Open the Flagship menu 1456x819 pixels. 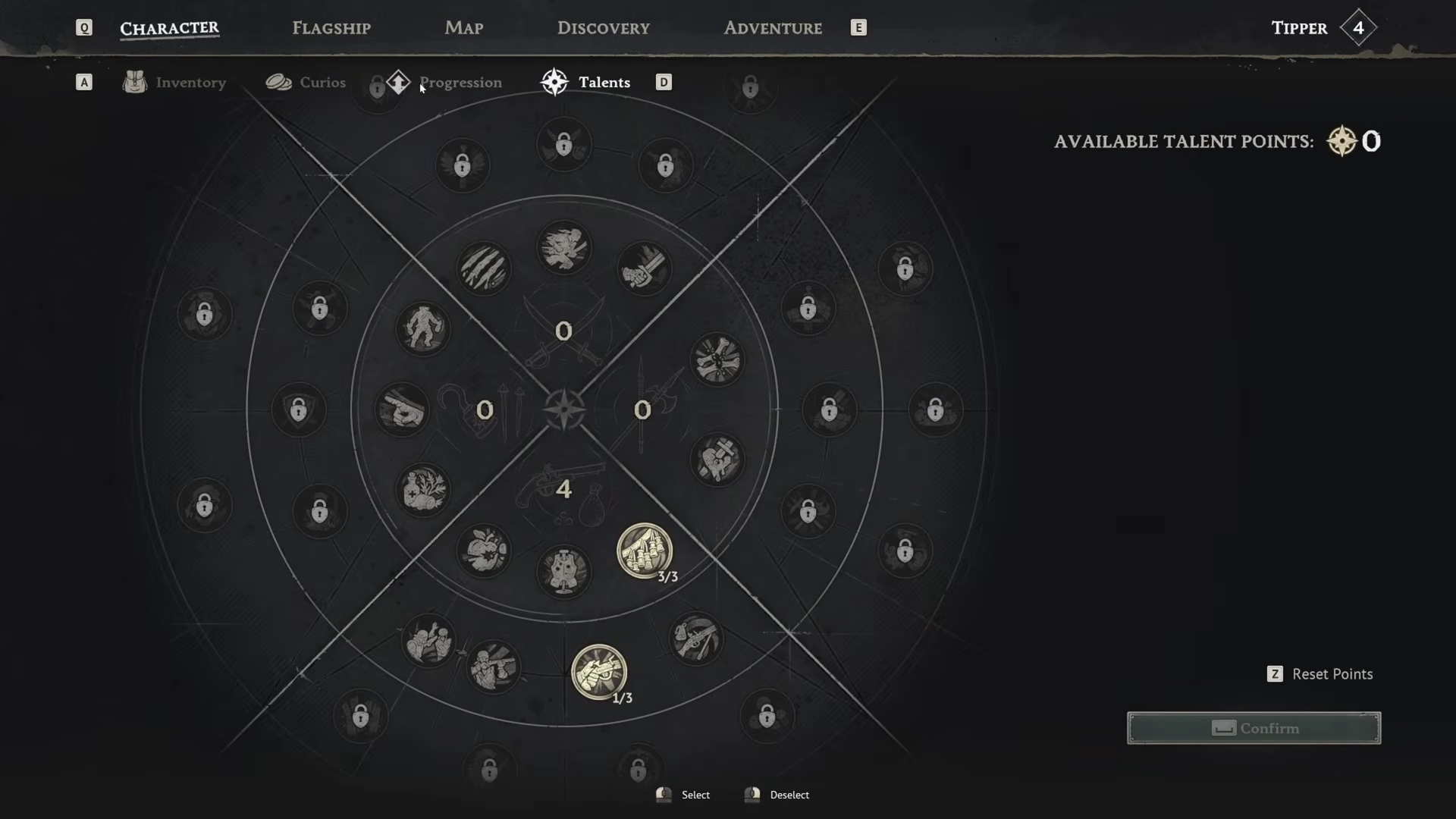(331, 28)
